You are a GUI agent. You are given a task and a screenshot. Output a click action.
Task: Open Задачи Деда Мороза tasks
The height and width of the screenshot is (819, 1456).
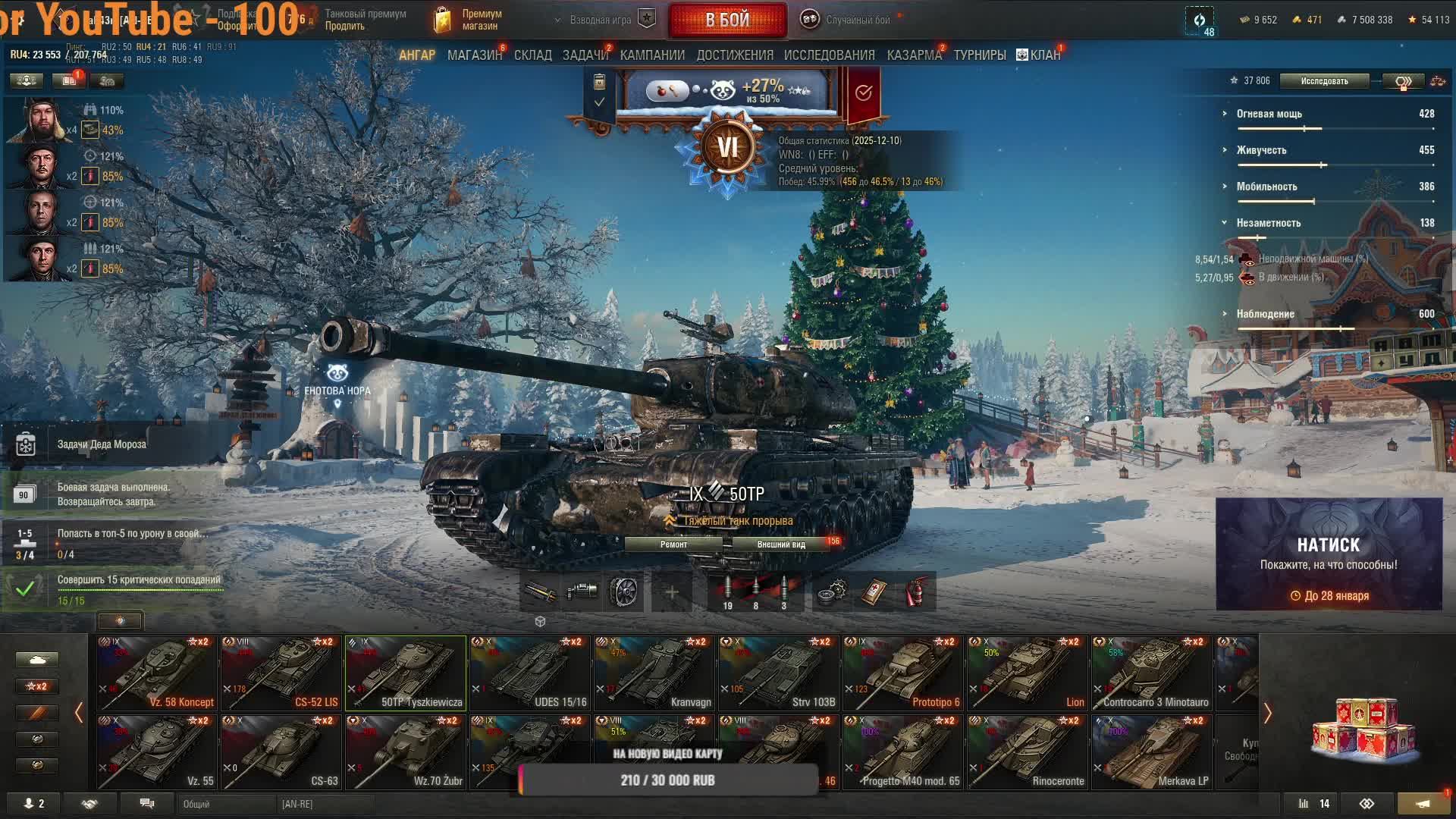102,444
